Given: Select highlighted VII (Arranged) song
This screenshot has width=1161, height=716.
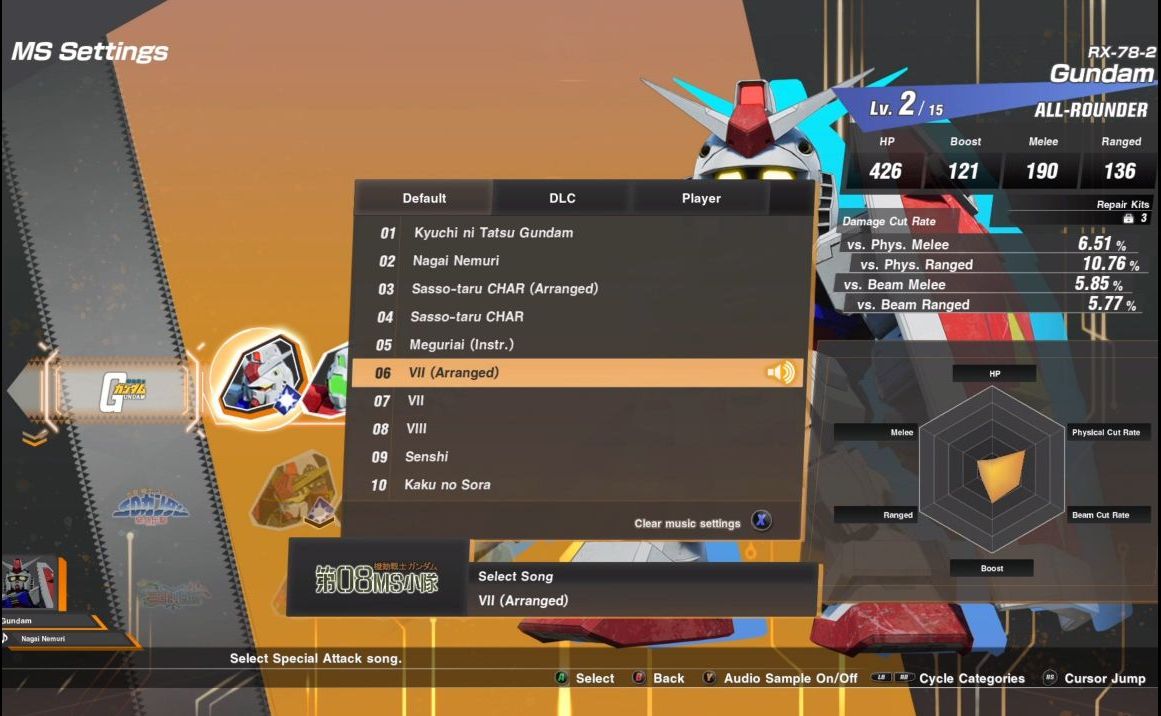Looking at the screenshot, I should pos(452,373).
